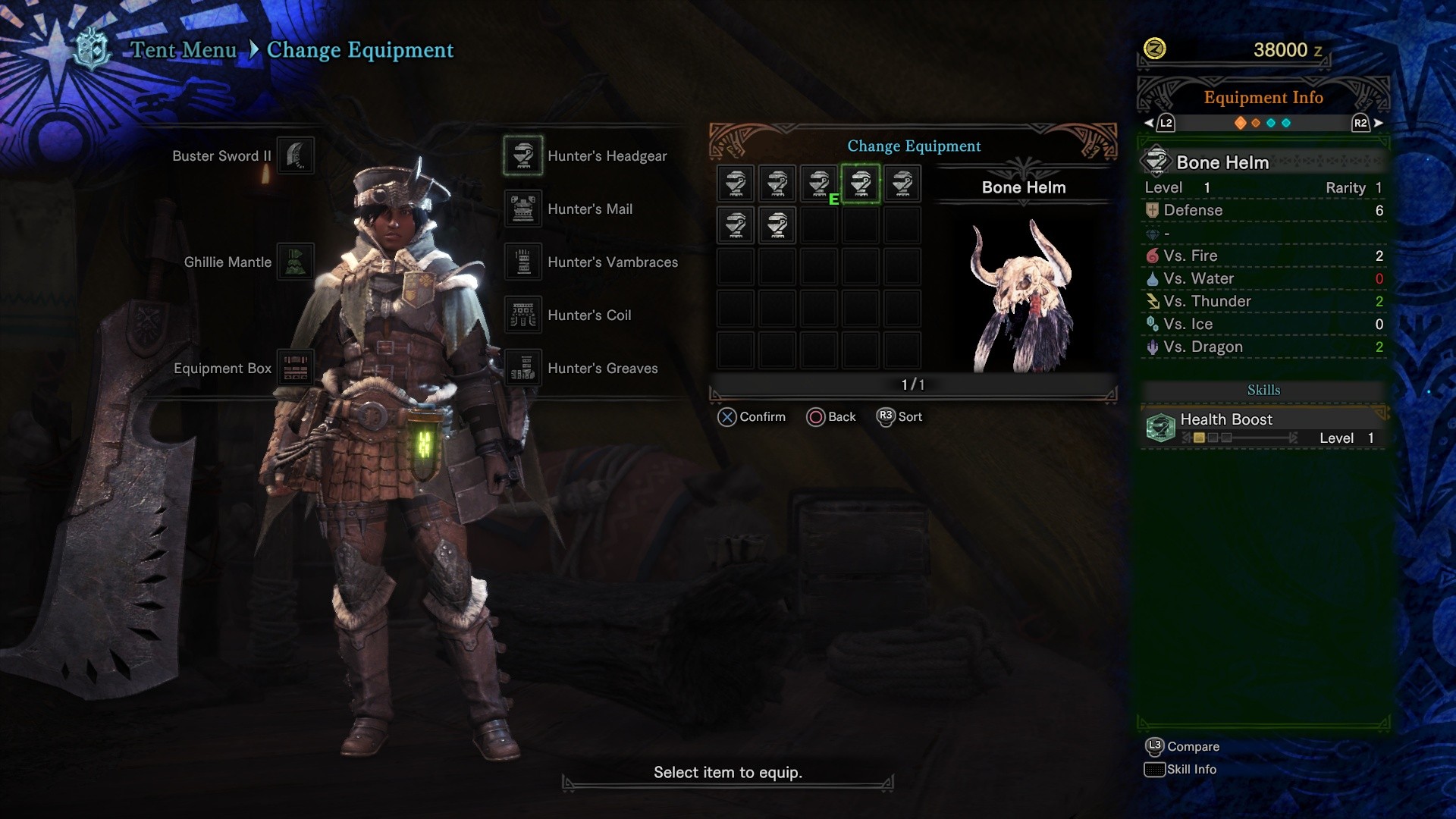
Task: Select the Hunter's Greaves icon
Action: tap(522, 368)
